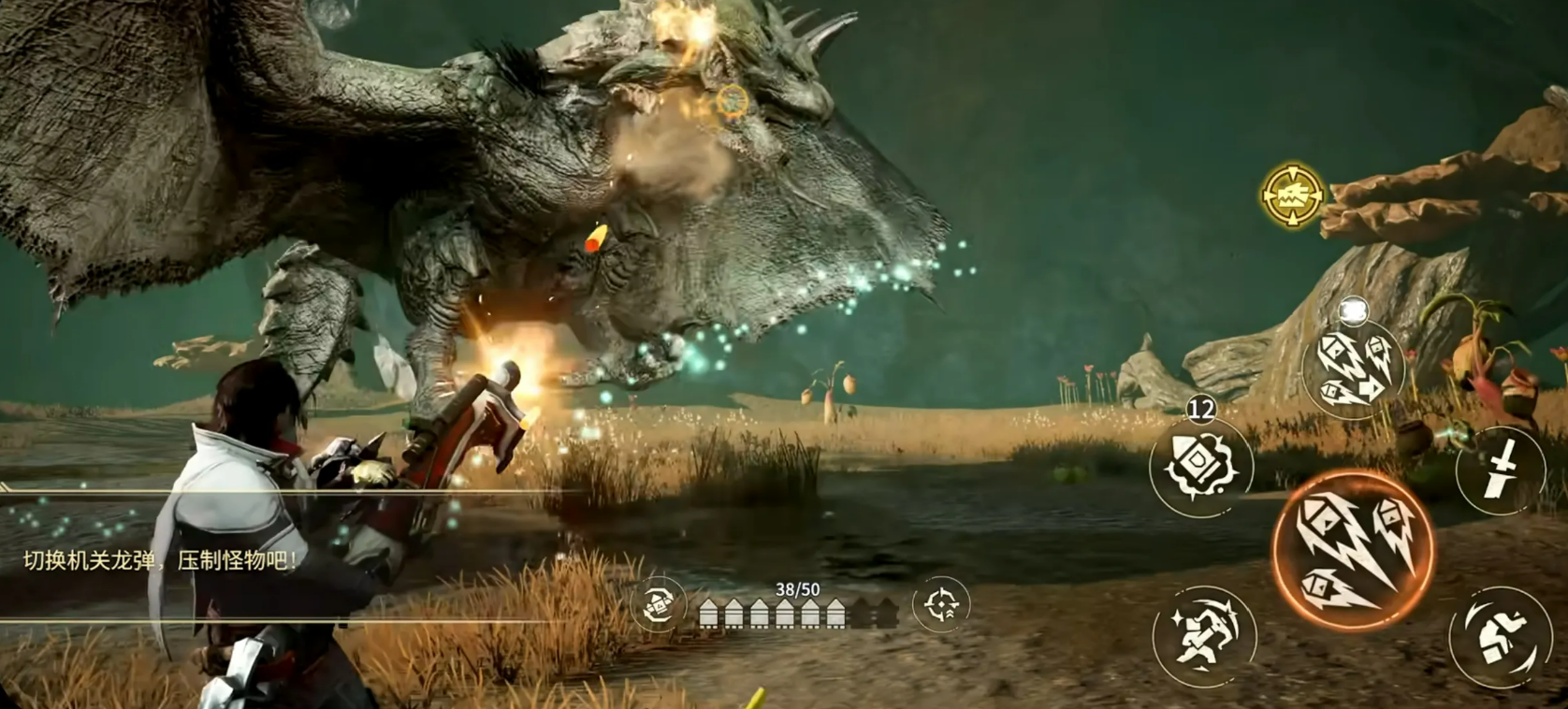This screenshot has width=1568, height=709.
Task: Tap the golden monster lock-on target icon
Action: point(1293,195)
